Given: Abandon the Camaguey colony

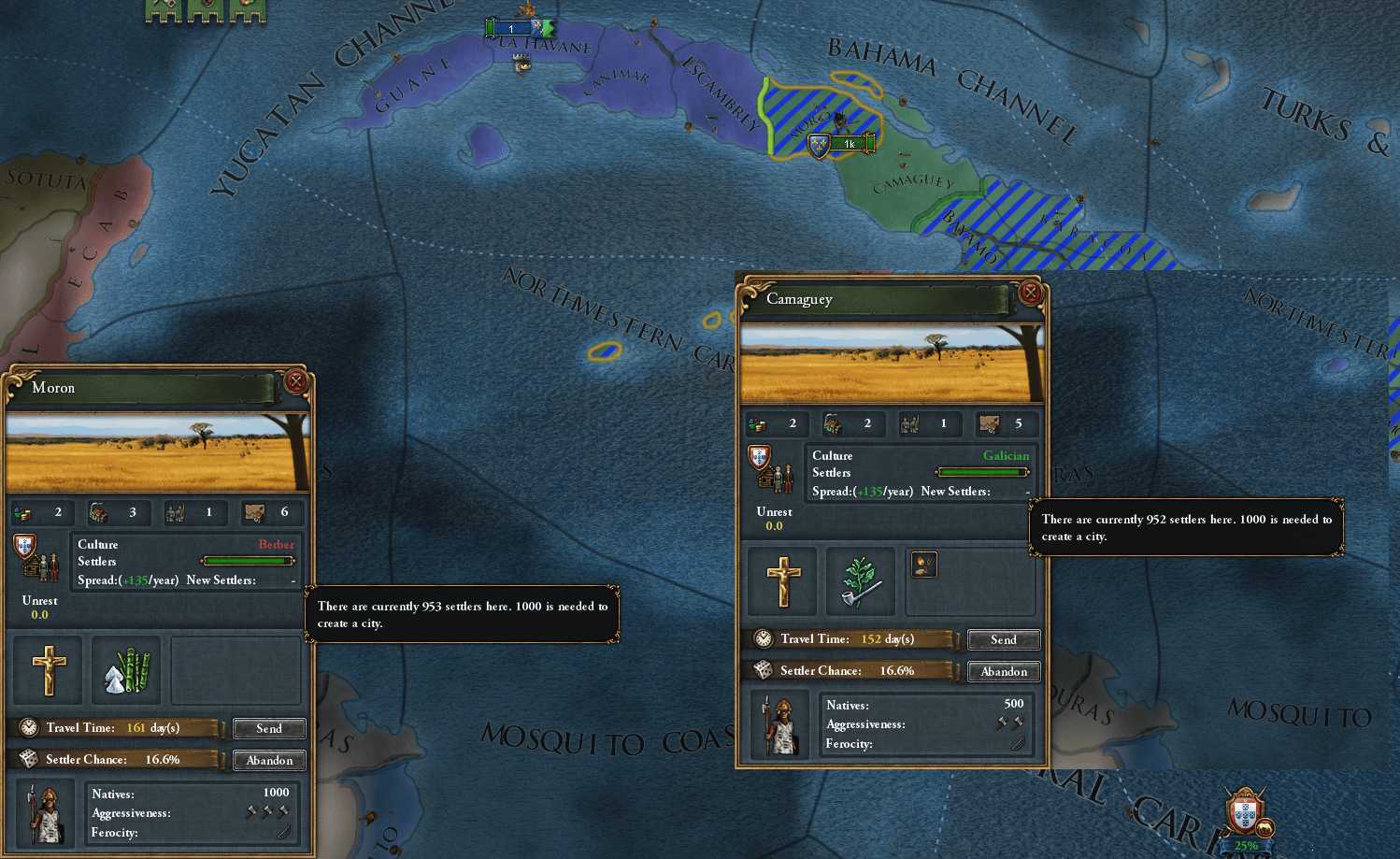Looking at the screenshot, I should [1004, 671].
